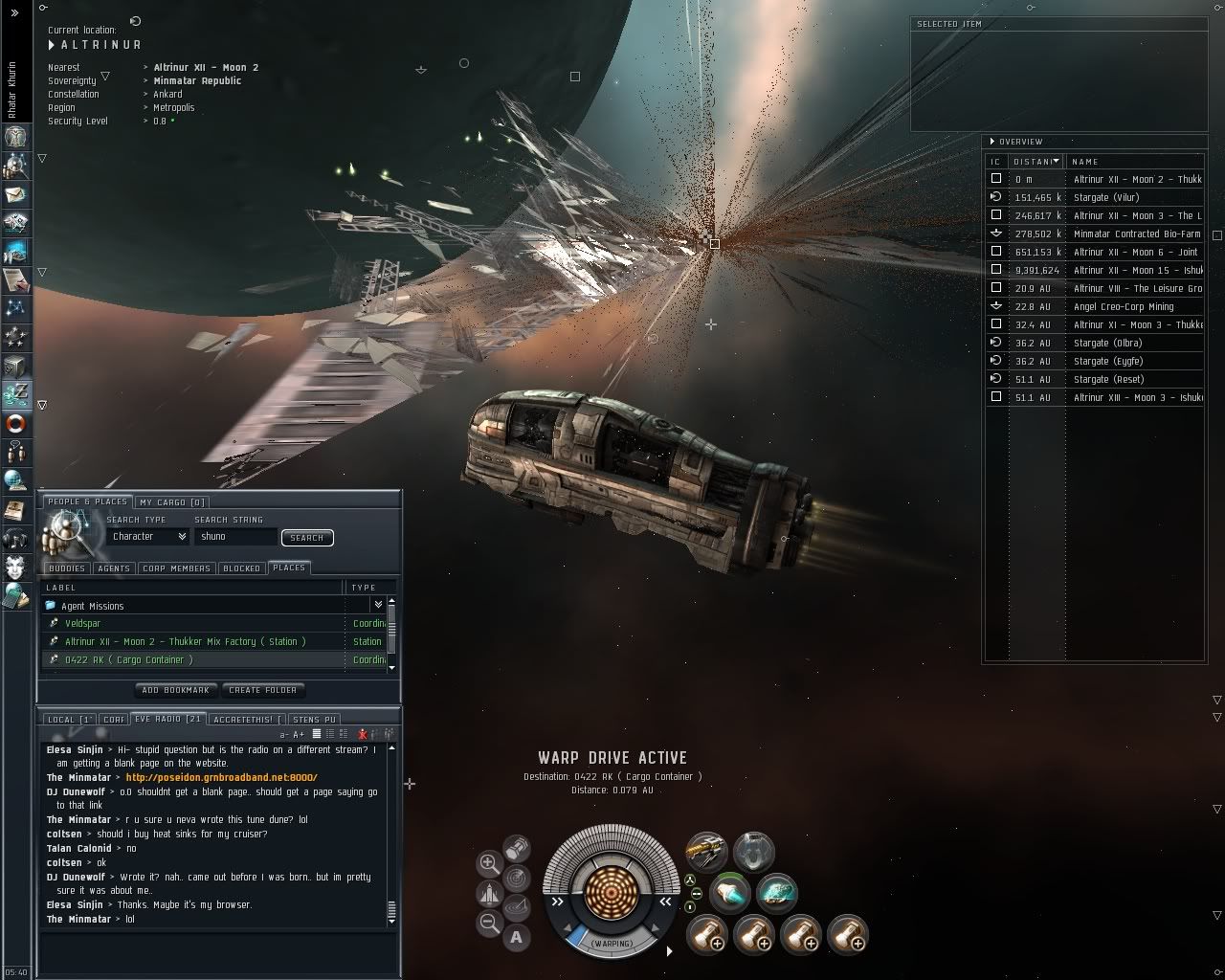Show the Corp Members tab
Image resolution: width=1225 pixels, height=980 pixels.
(176, 568)
